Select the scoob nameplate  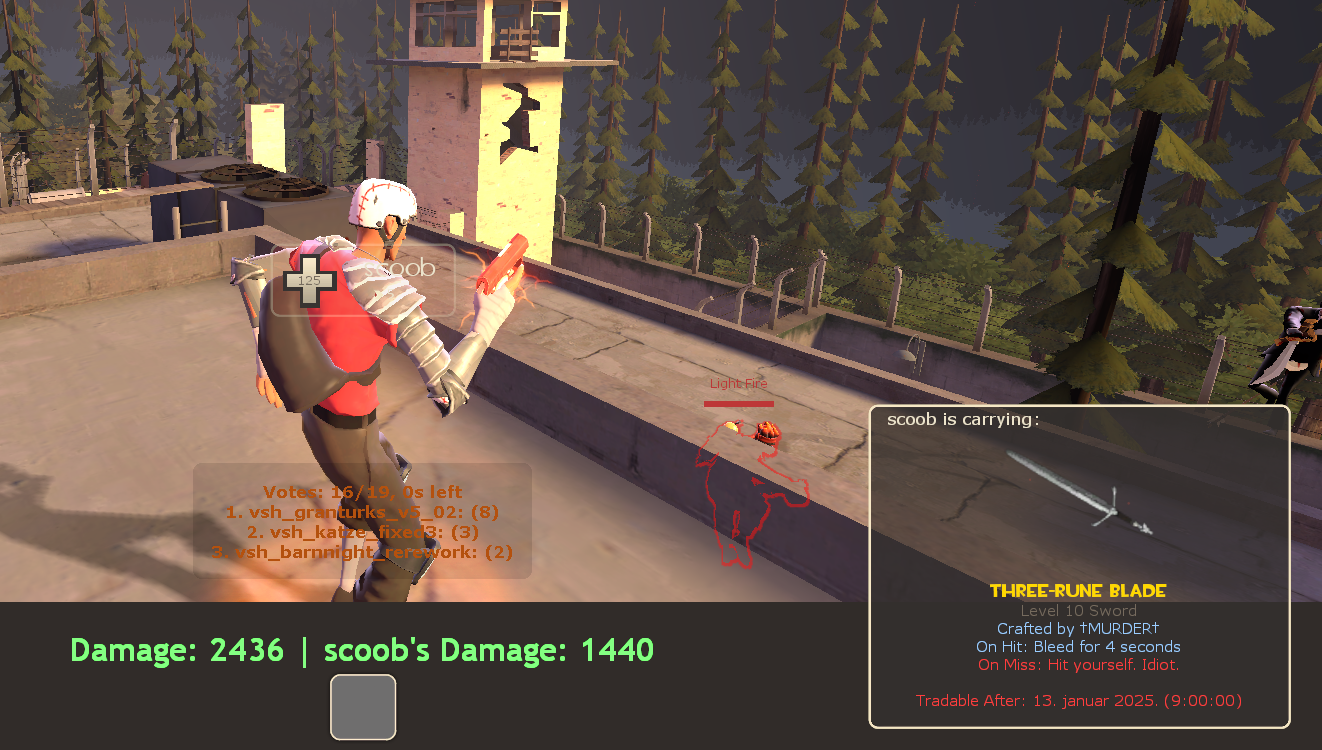click(398, 268)
